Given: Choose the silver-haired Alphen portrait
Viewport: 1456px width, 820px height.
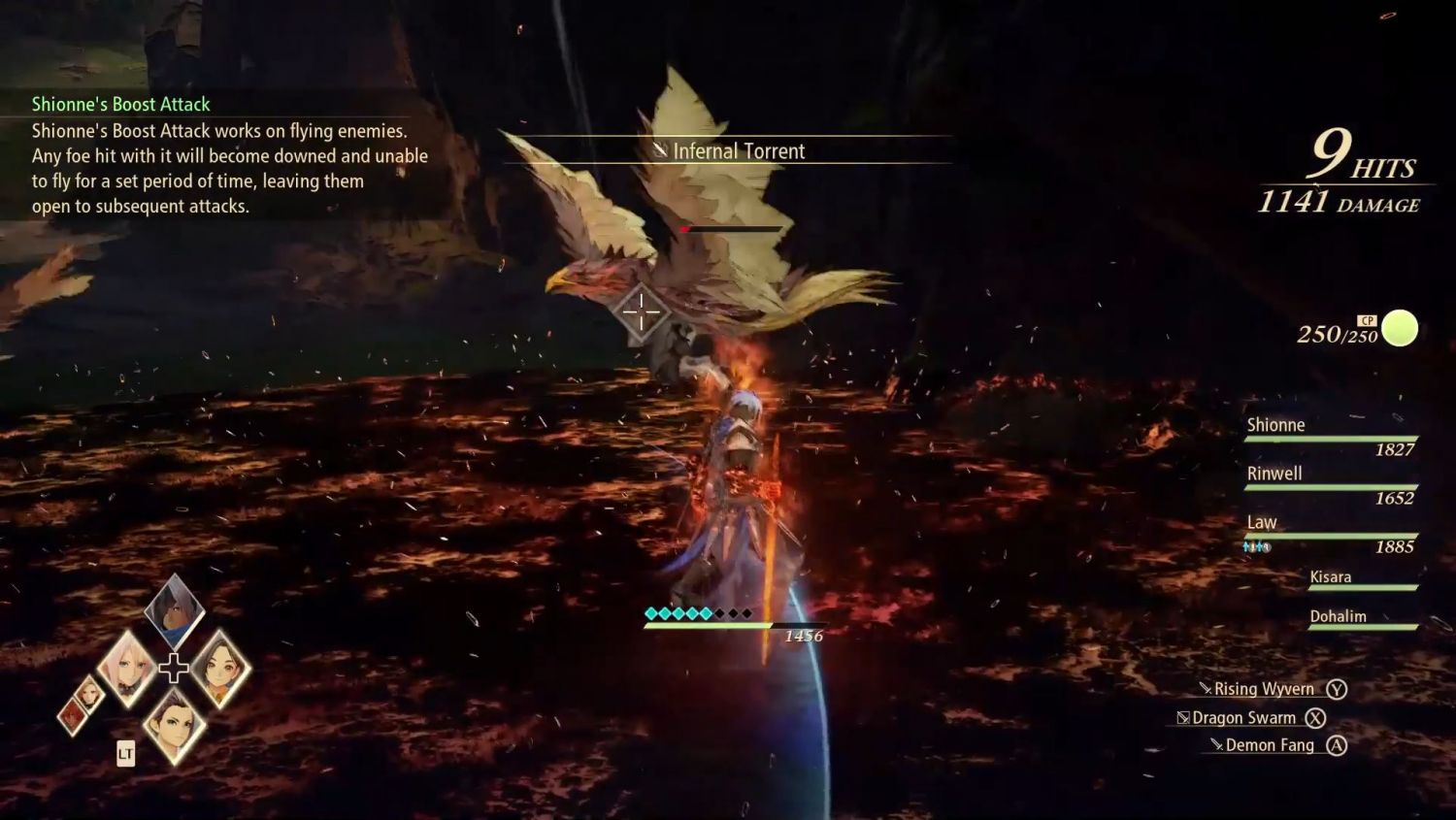Looking at the screenshot, I should point(175,609).
